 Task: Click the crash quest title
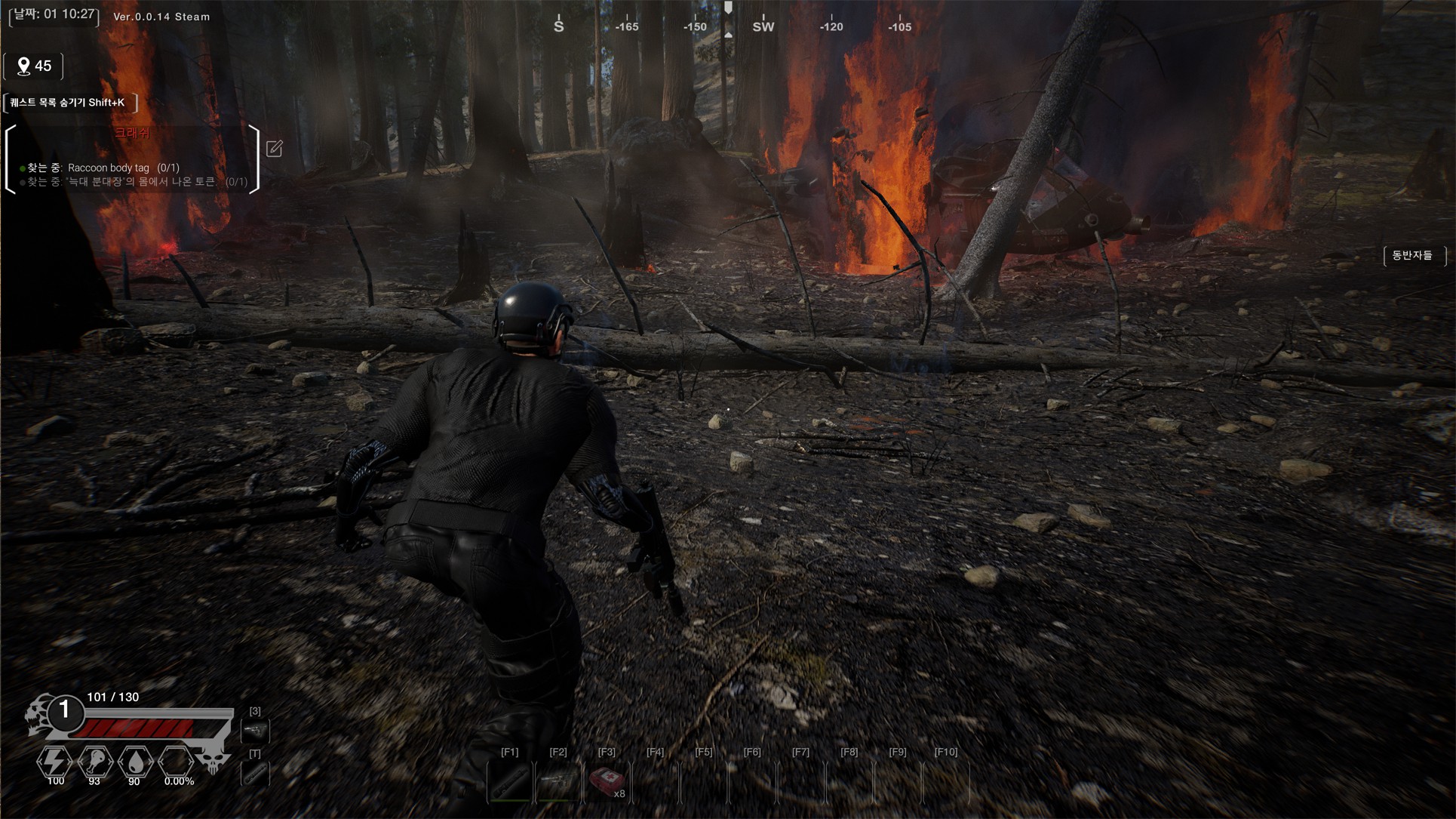pyautogui.click(x=132, y=134)
